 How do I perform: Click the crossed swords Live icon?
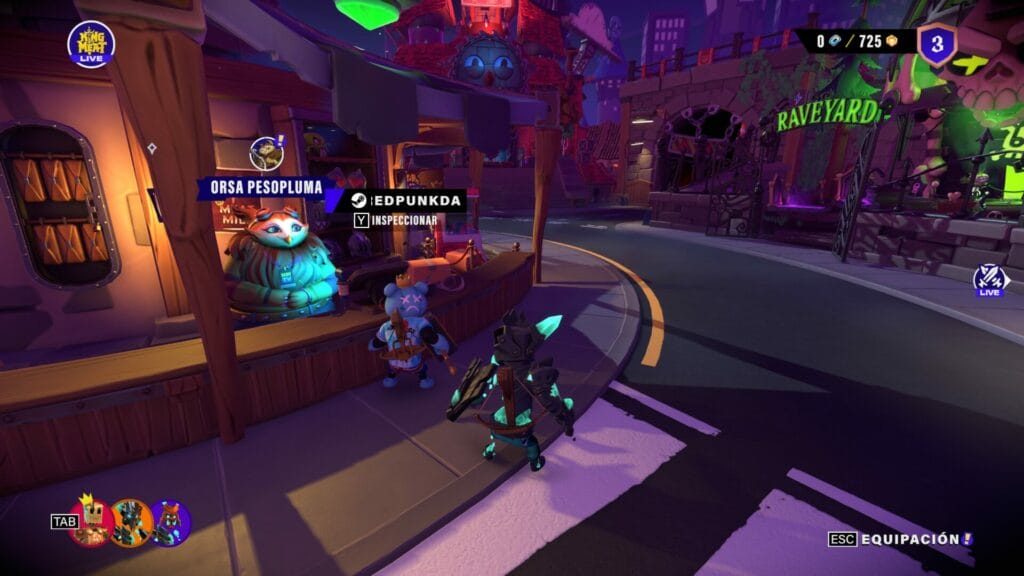989,280
